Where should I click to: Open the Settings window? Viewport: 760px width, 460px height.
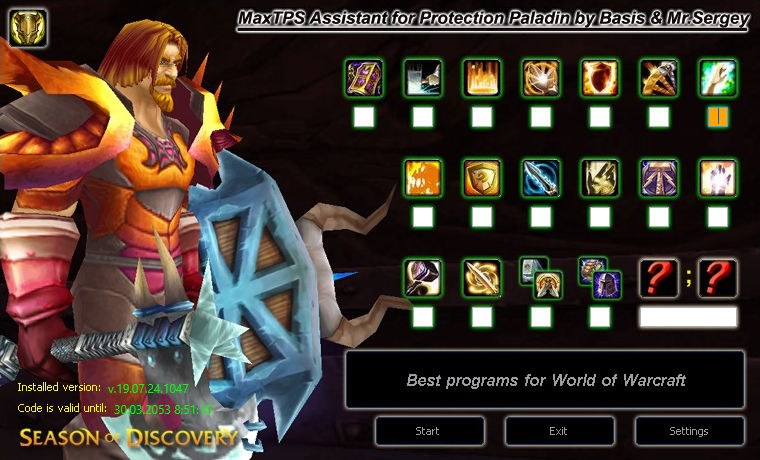click(689, 431)
